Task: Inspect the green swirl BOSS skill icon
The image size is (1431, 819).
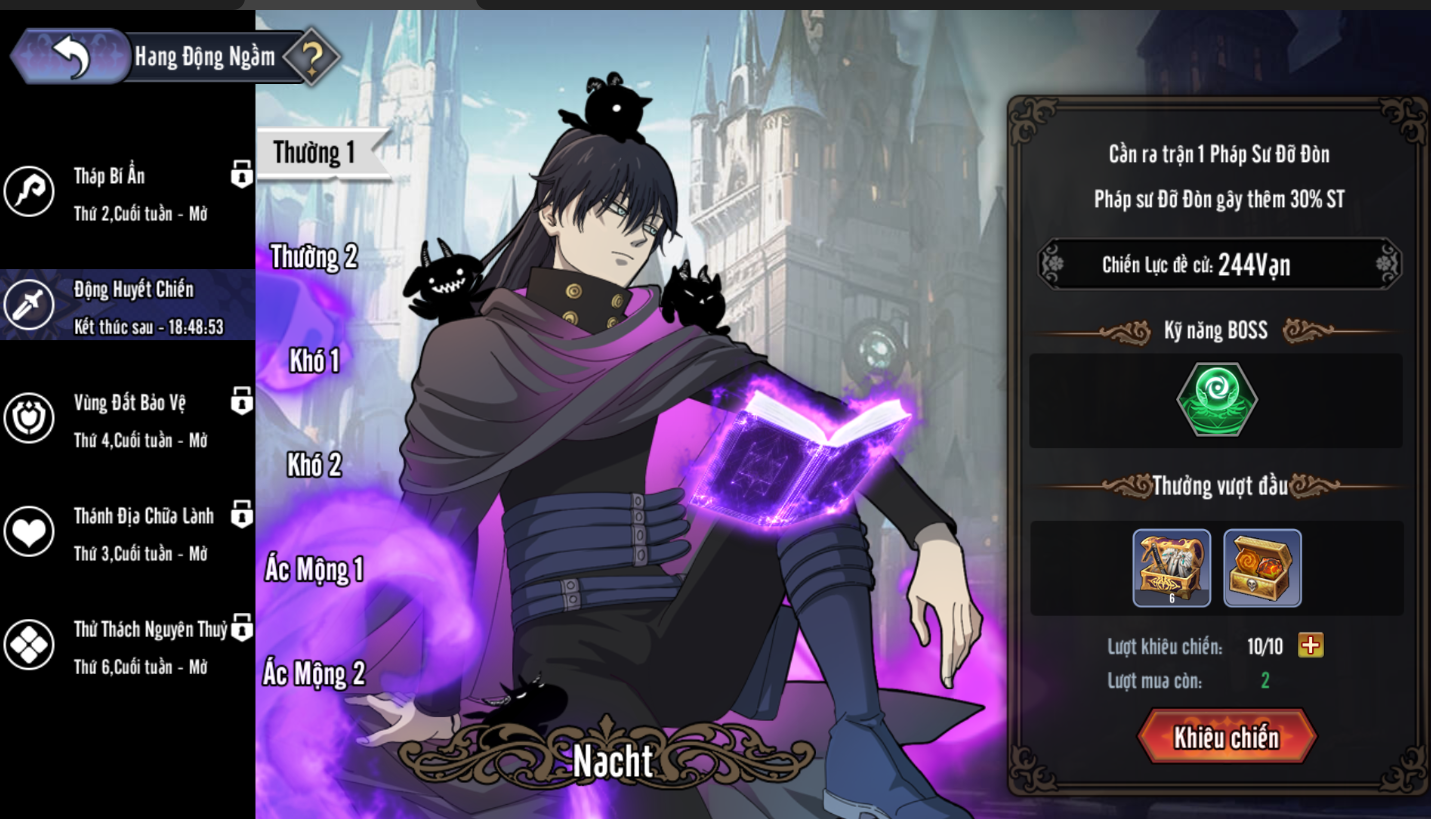Action: point(1216,400)
